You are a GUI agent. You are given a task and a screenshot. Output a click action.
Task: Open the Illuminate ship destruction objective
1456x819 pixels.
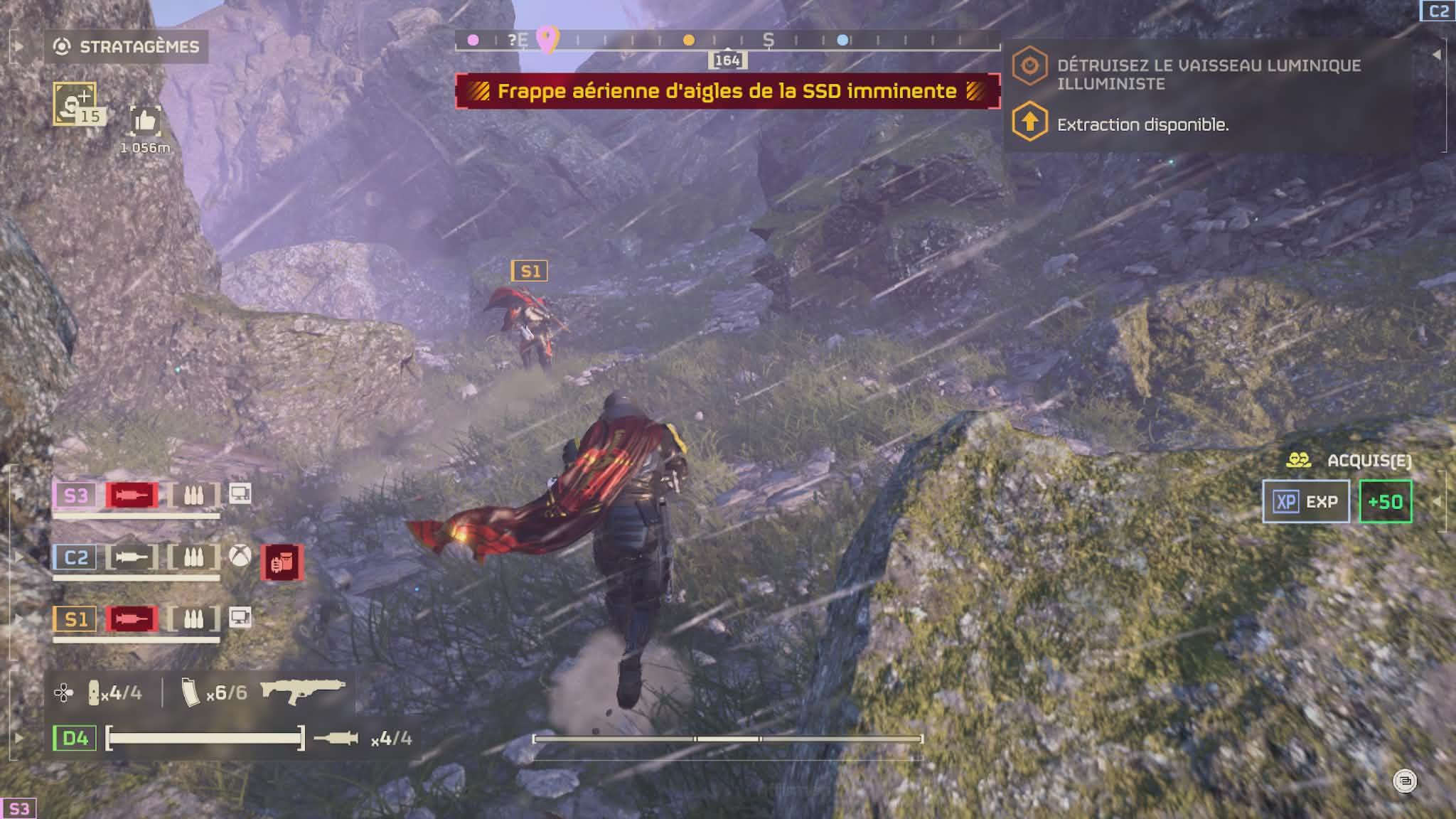coord(1209,74)
